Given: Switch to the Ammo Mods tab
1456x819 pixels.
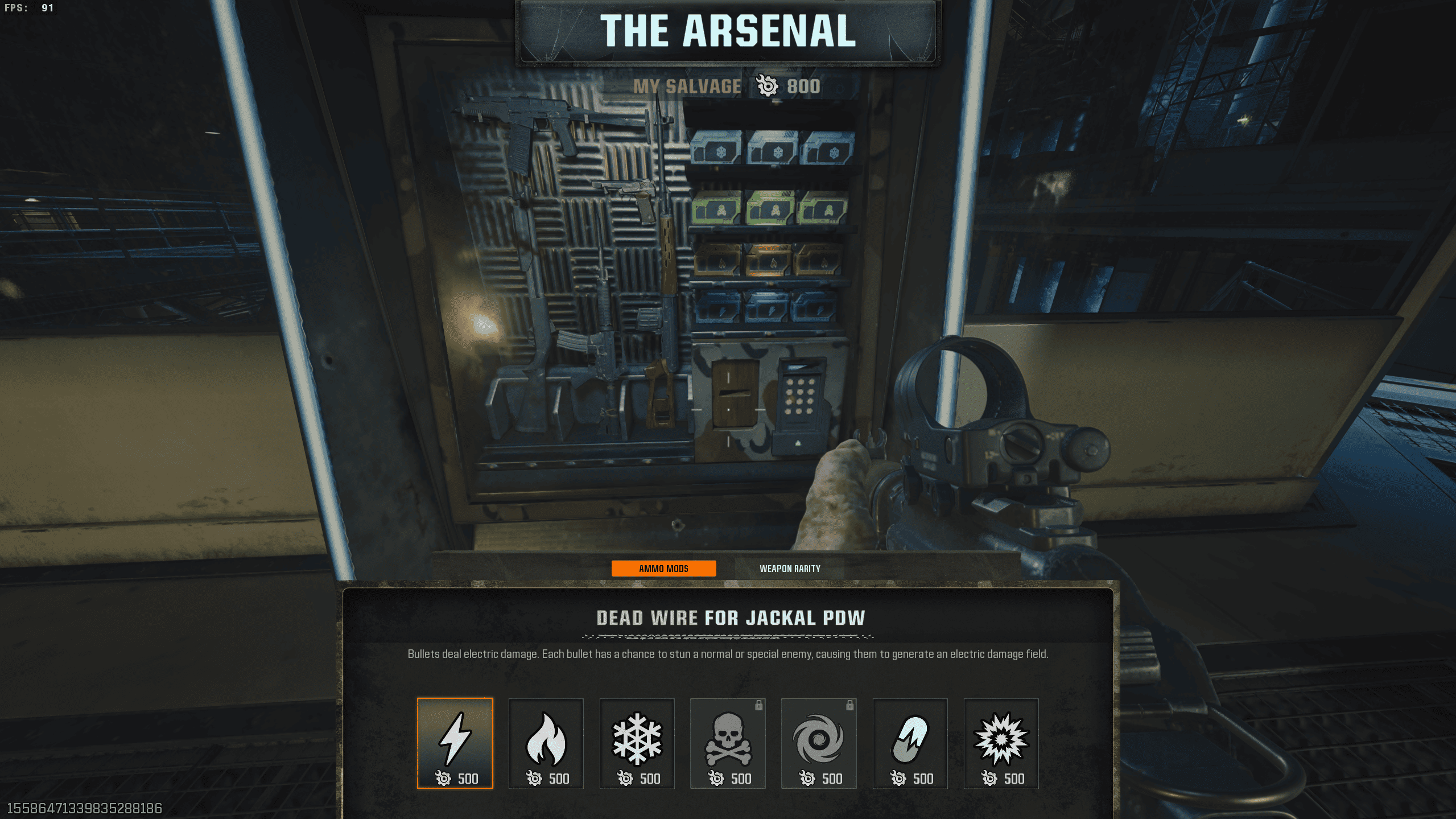Looking at the screenshot, I should 663,569.
